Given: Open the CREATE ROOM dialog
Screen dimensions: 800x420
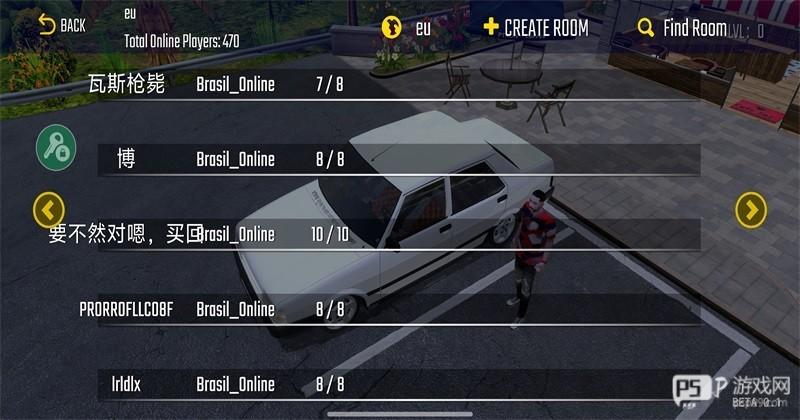Looking at the screenshot, I should pos(535,27).
